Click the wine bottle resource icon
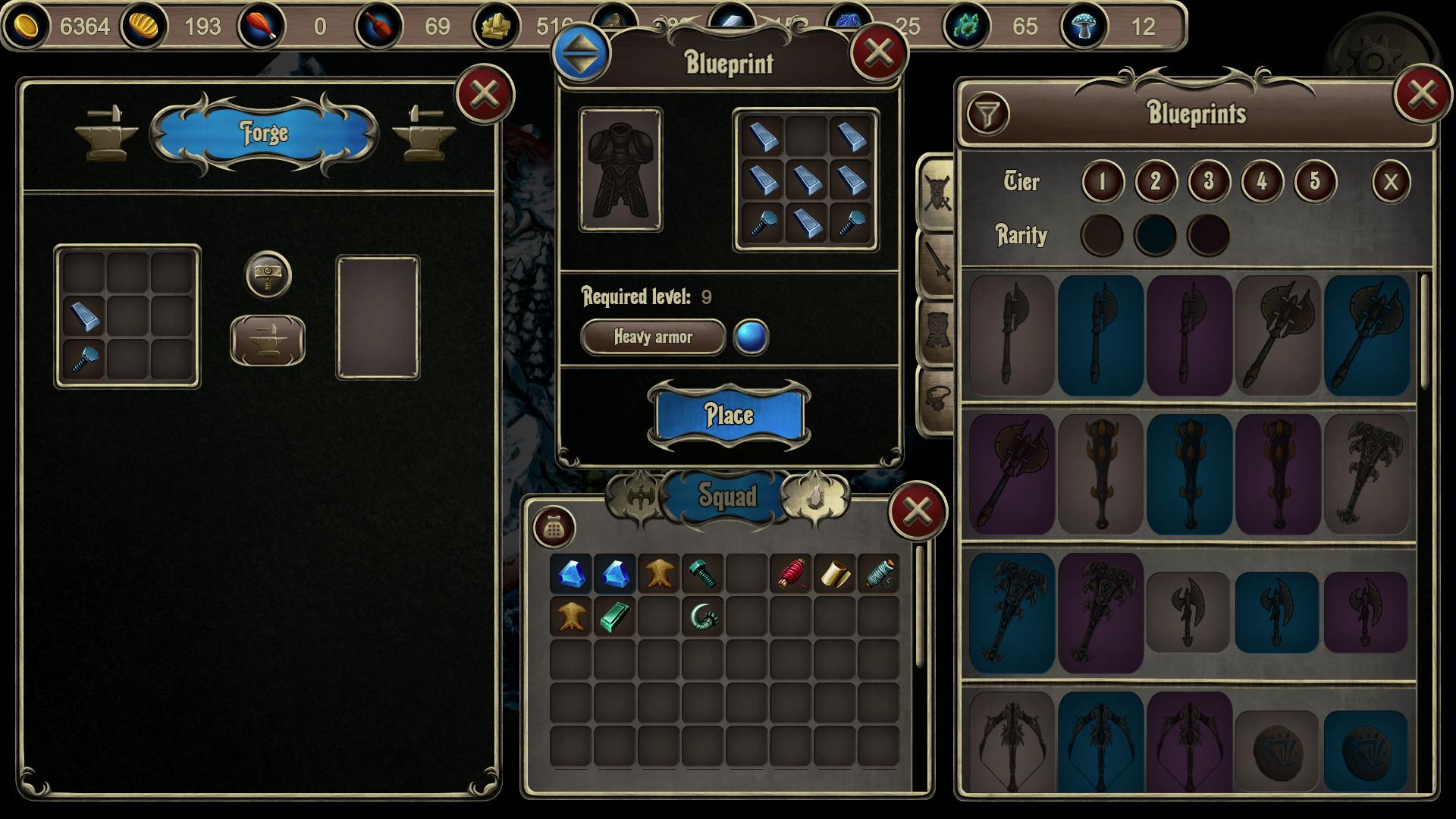This screenshot has width=1456, height=819. point(378,25)
